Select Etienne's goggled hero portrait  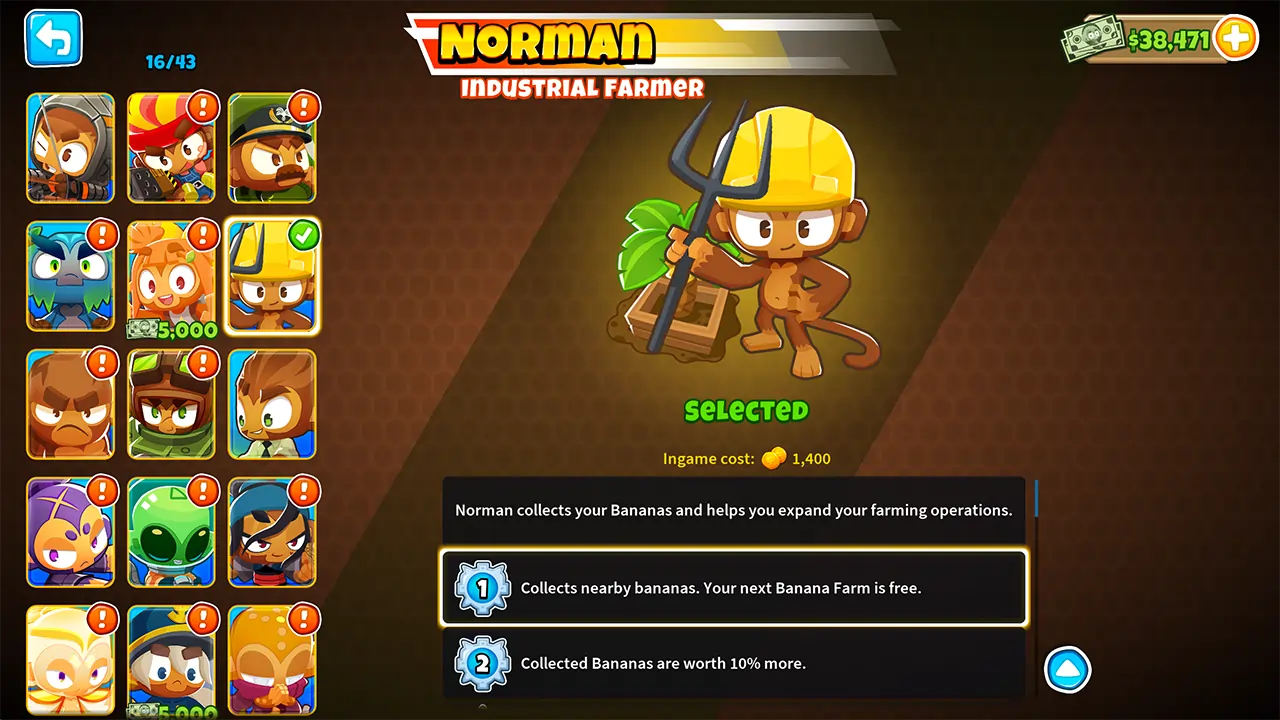coord(171,404)
